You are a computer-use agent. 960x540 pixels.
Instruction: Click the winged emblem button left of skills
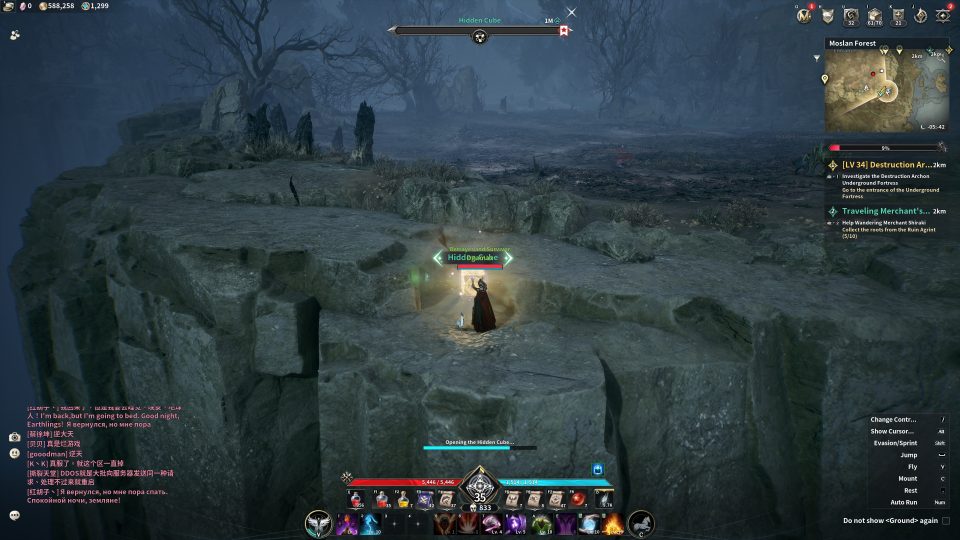[x=319, y=523]
